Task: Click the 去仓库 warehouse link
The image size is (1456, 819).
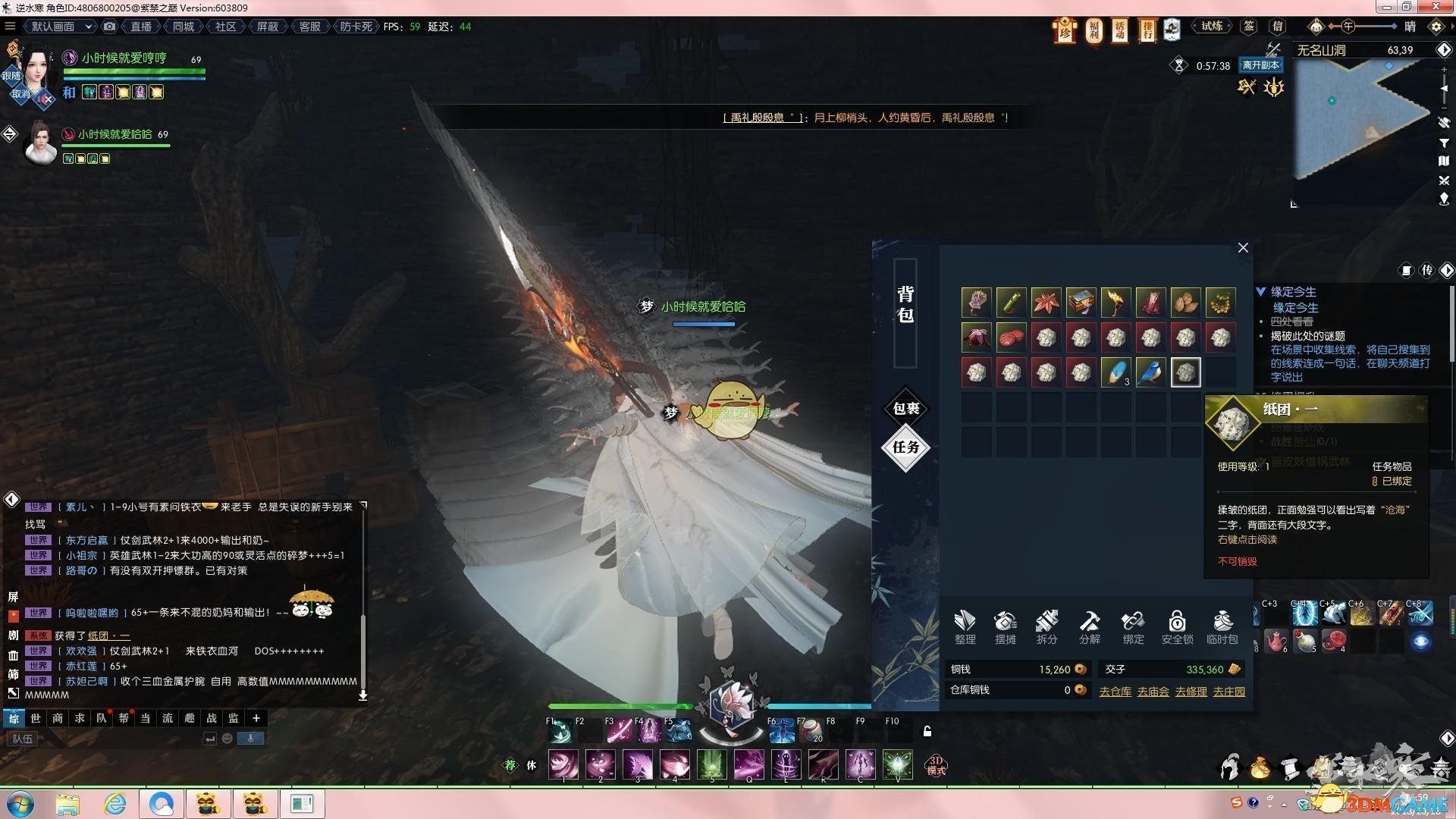Action: [1115, 692]
